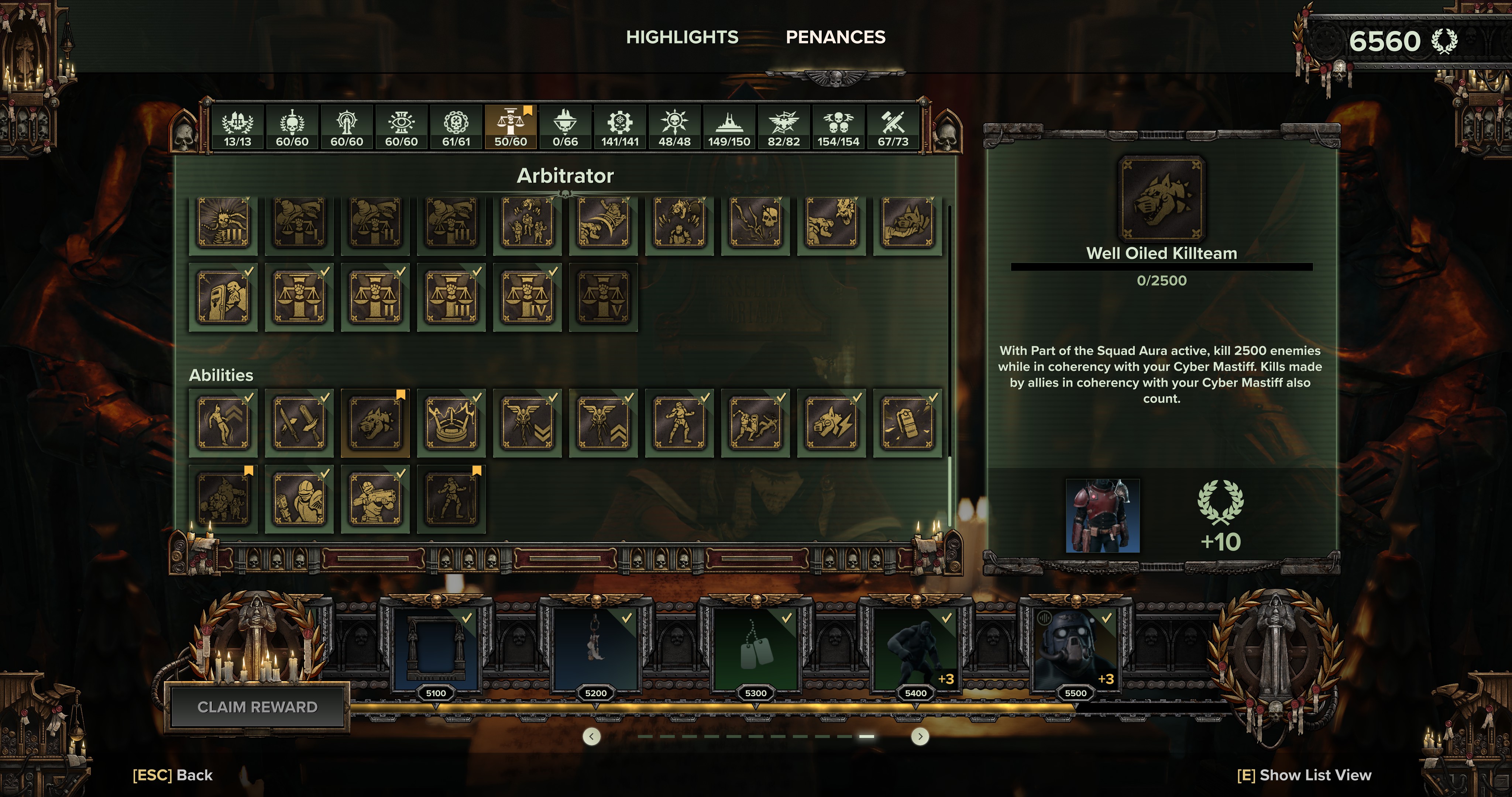Choose the 149/150 penance category
The image size is (1512, 797).
coord(728,127)
